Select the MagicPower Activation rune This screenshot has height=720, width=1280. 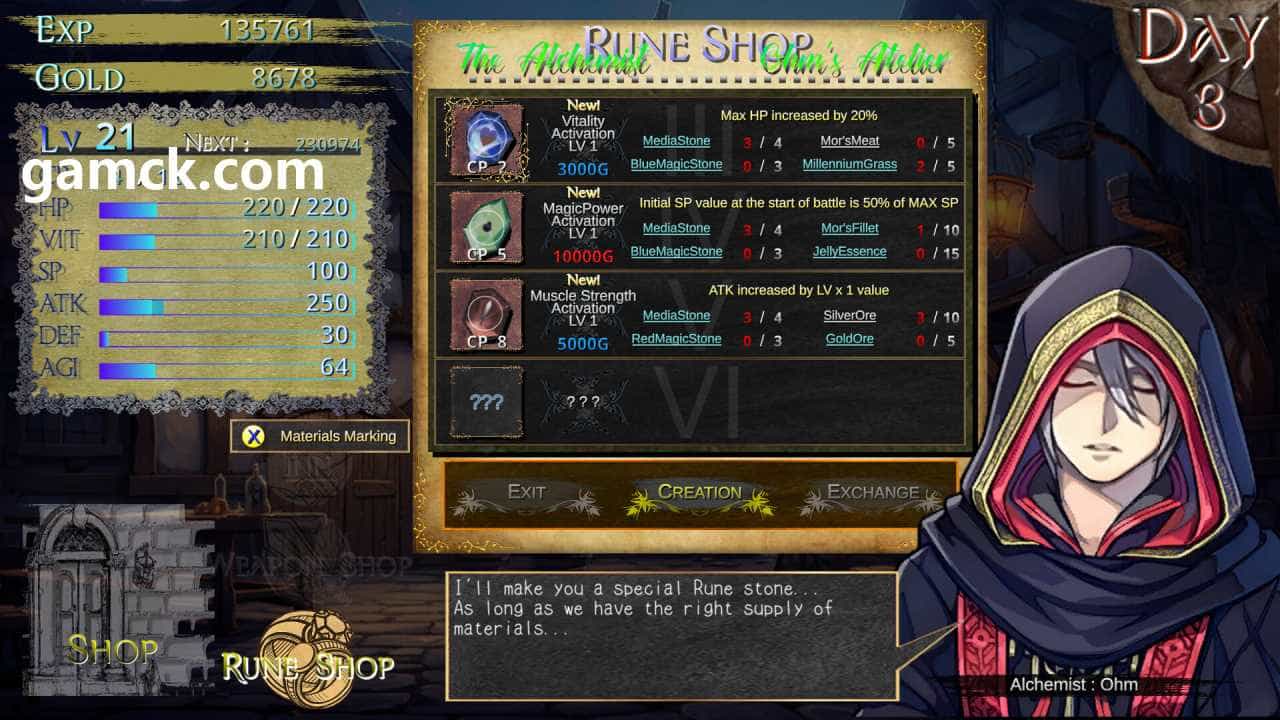[x=486, y=227]
